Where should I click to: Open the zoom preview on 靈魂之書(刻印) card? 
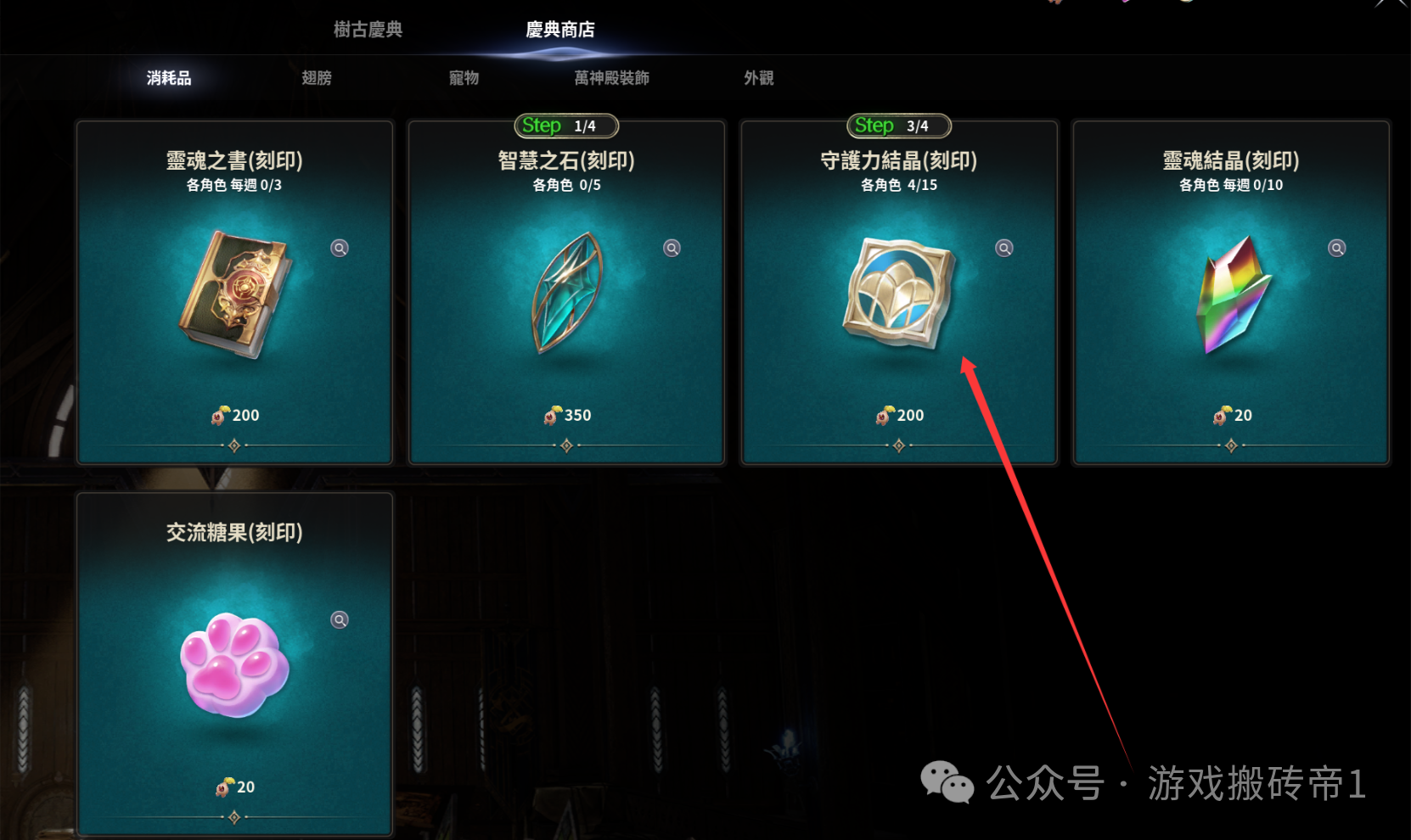tap(338, 247)
